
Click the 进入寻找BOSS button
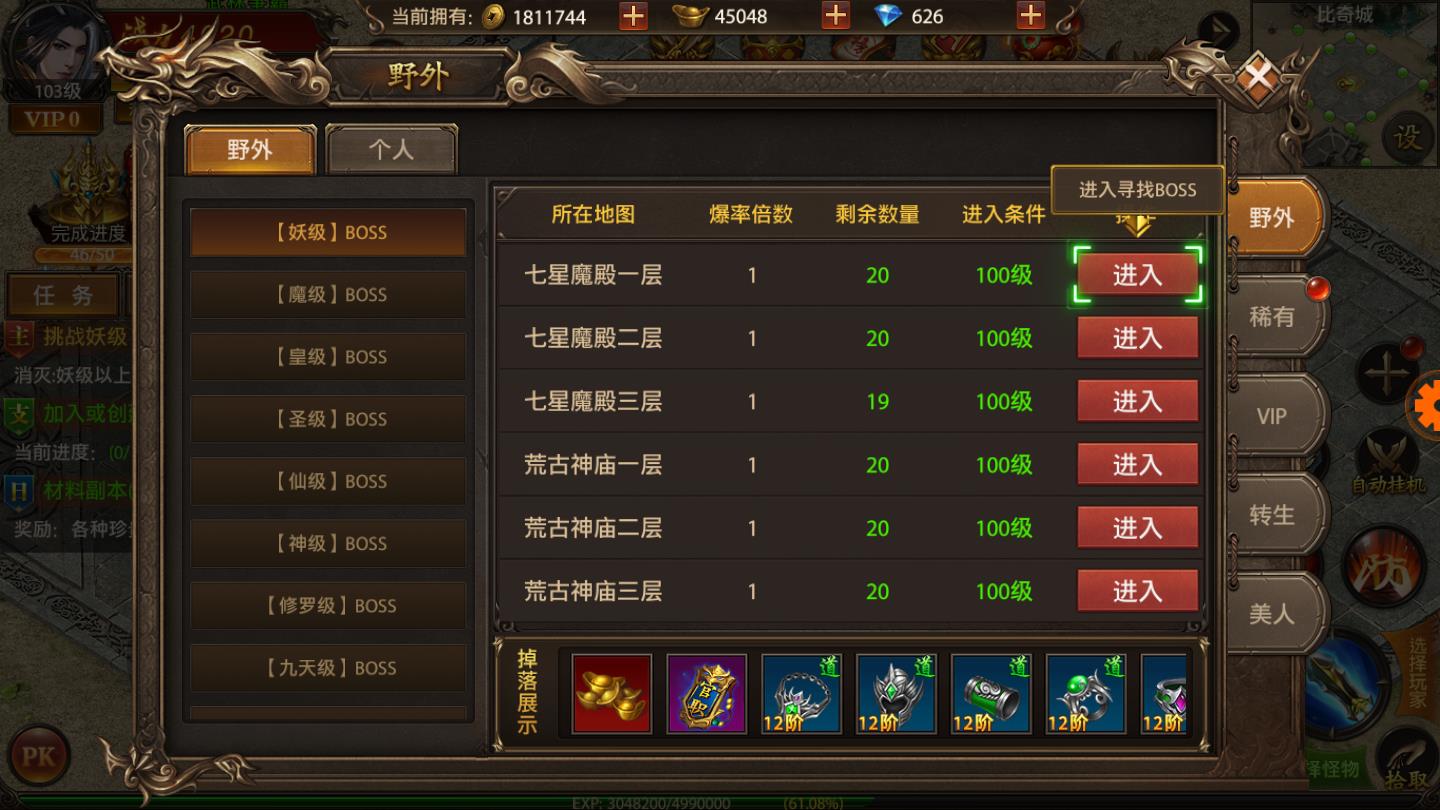coord(1138,189)
